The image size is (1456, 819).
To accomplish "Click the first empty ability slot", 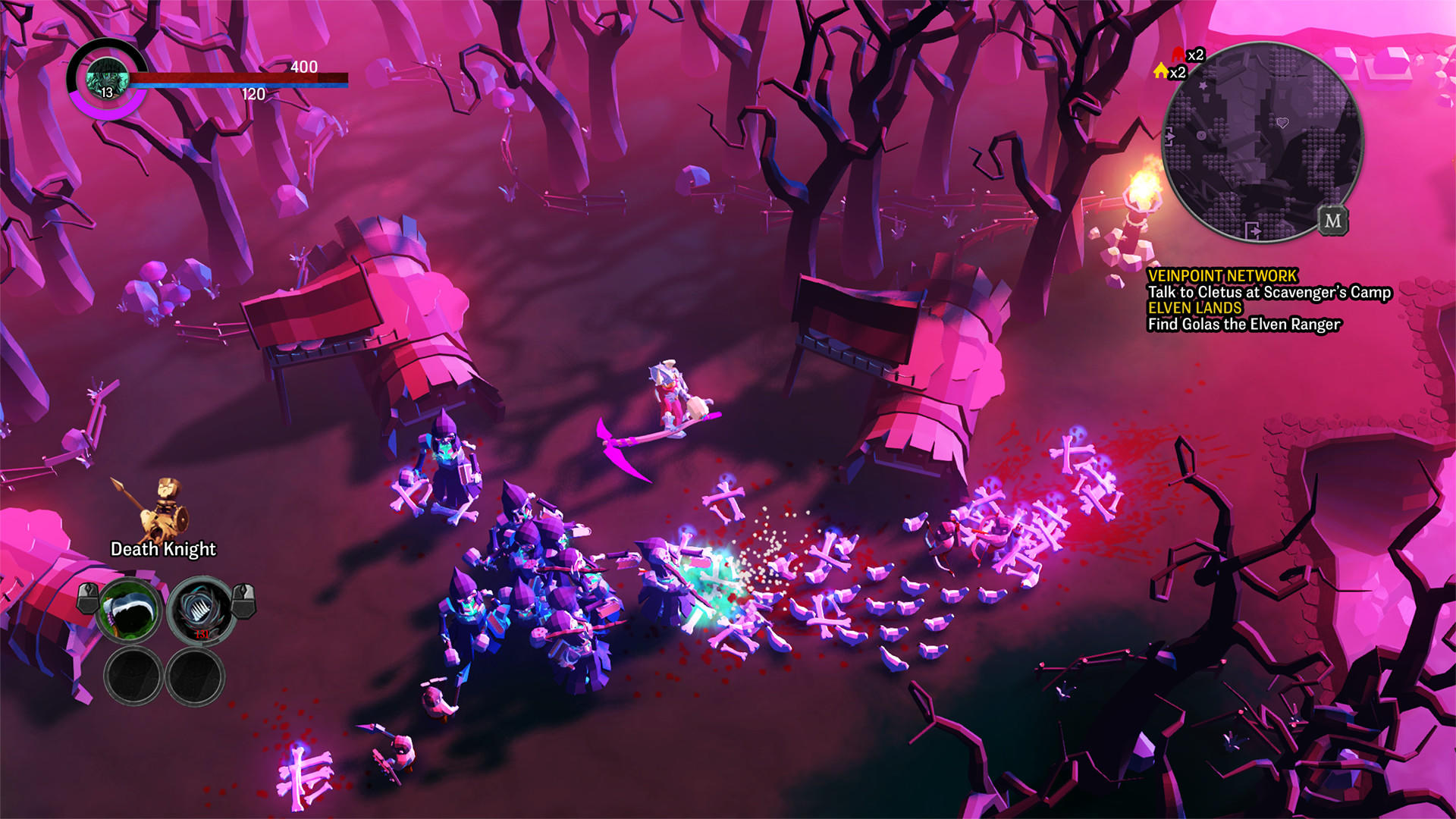I will point(133,672).
